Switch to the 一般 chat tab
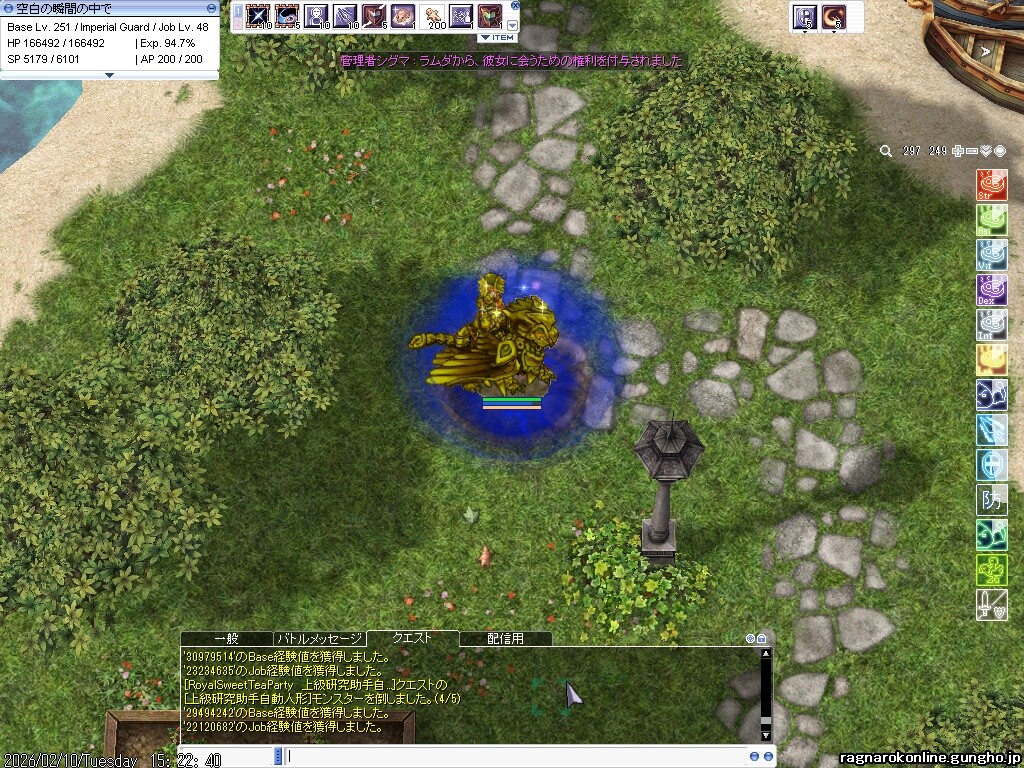The image size is (1024, 768). [x=226, y=638]
